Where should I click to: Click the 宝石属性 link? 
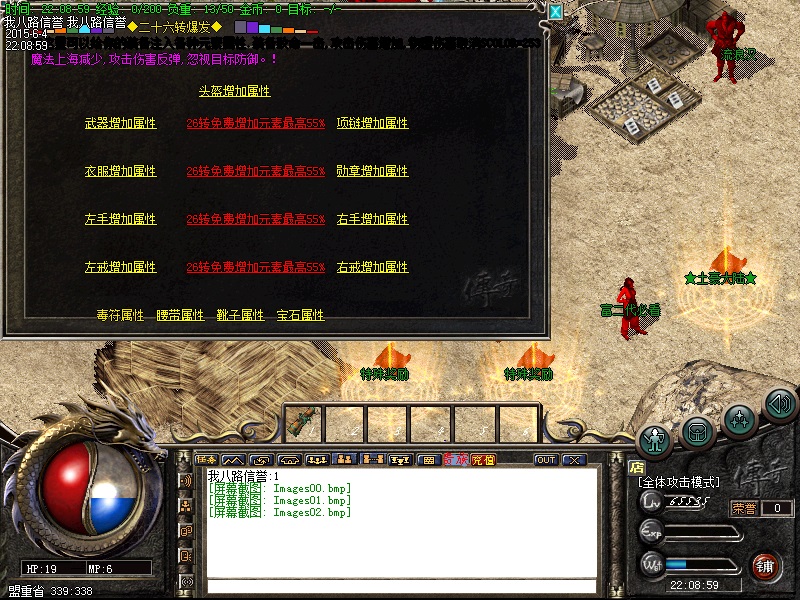[x=301, y=315]
